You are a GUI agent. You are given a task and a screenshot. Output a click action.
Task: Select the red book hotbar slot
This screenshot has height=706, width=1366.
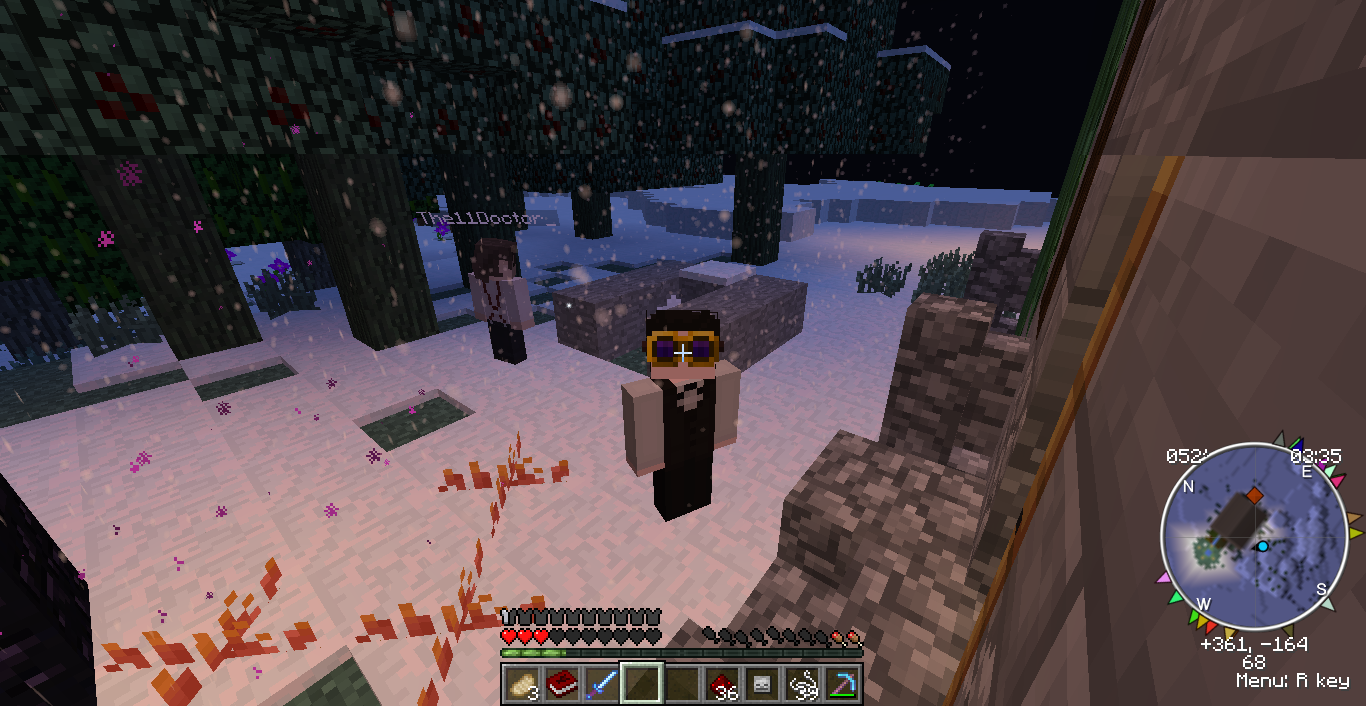coord(561,685)
